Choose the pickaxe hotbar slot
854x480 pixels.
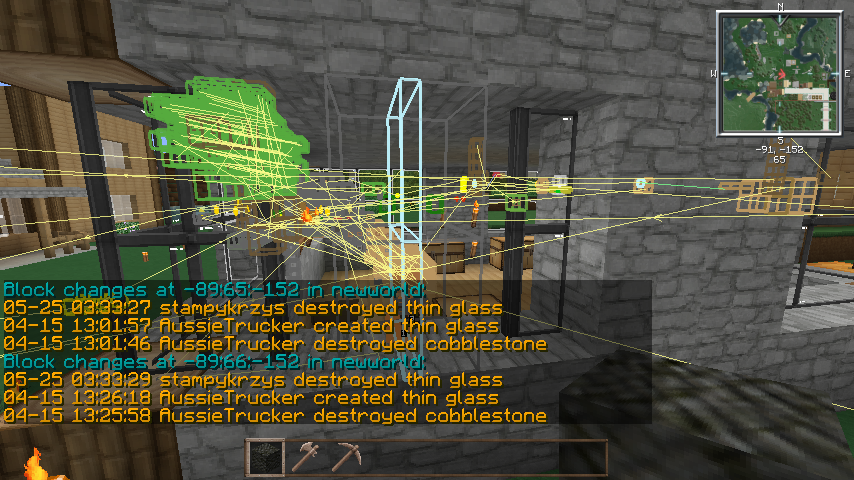coord(346,458)
